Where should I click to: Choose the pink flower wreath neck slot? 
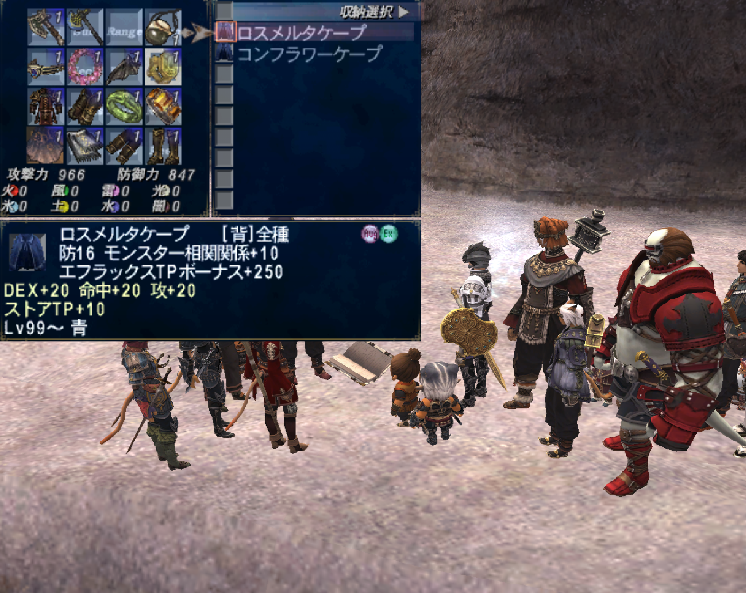[85, 66]
